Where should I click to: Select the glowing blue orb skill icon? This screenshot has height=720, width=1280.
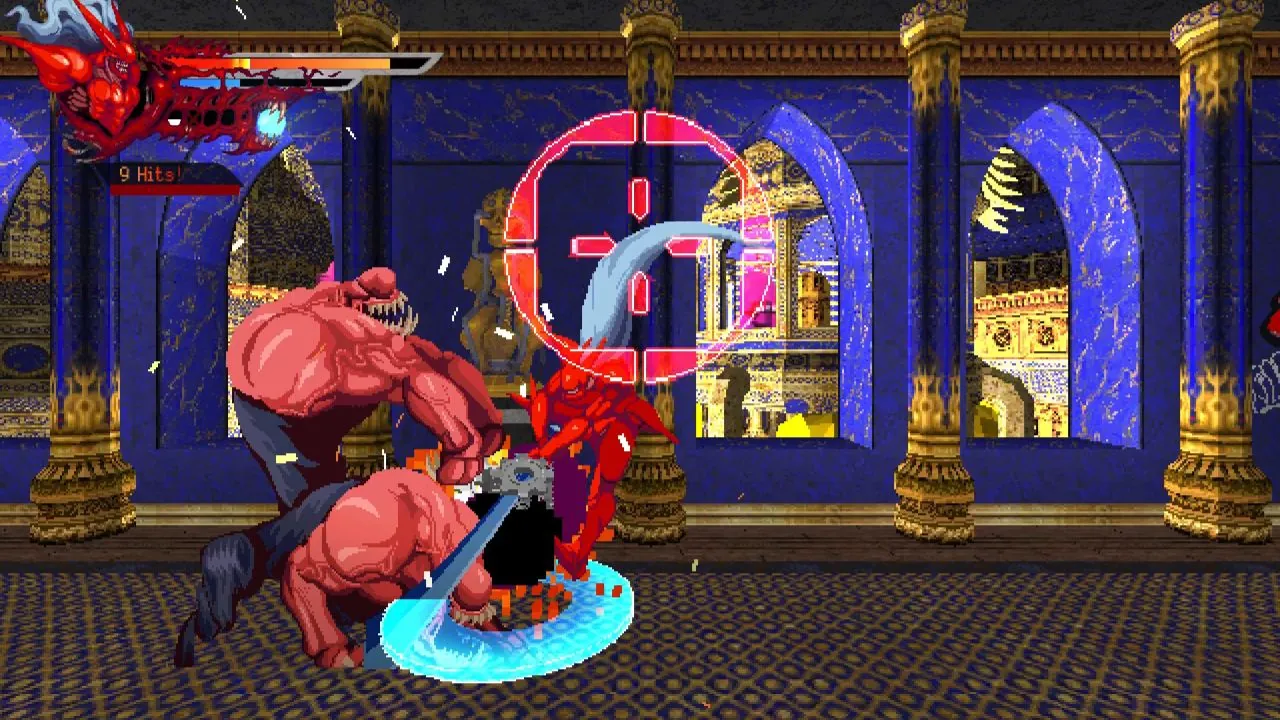pos(272,123)
